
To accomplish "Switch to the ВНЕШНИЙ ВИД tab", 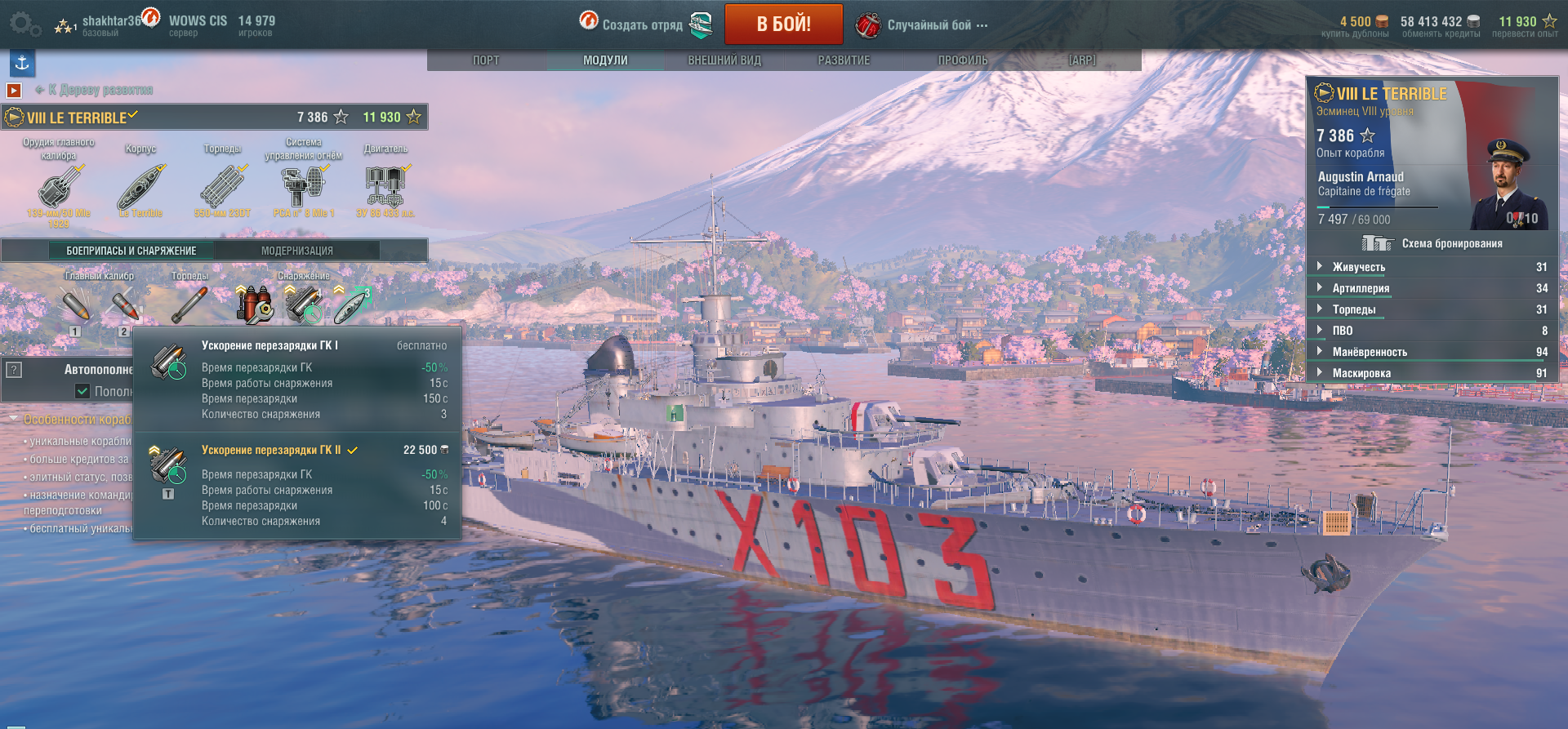I will click(x=724, y=60).
